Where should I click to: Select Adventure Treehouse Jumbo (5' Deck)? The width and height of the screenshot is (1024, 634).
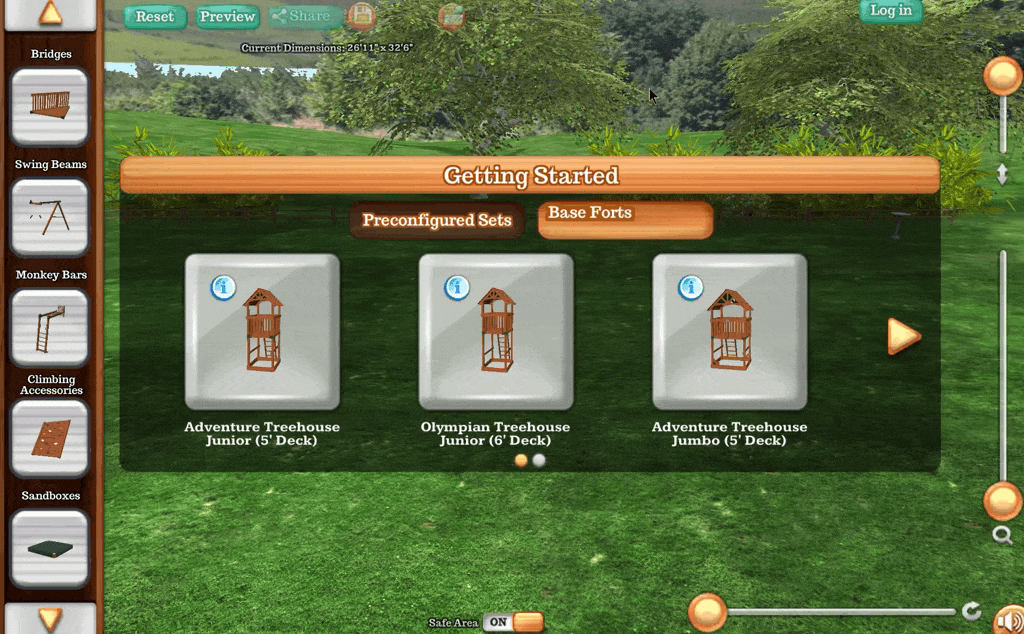coord(730,331)
